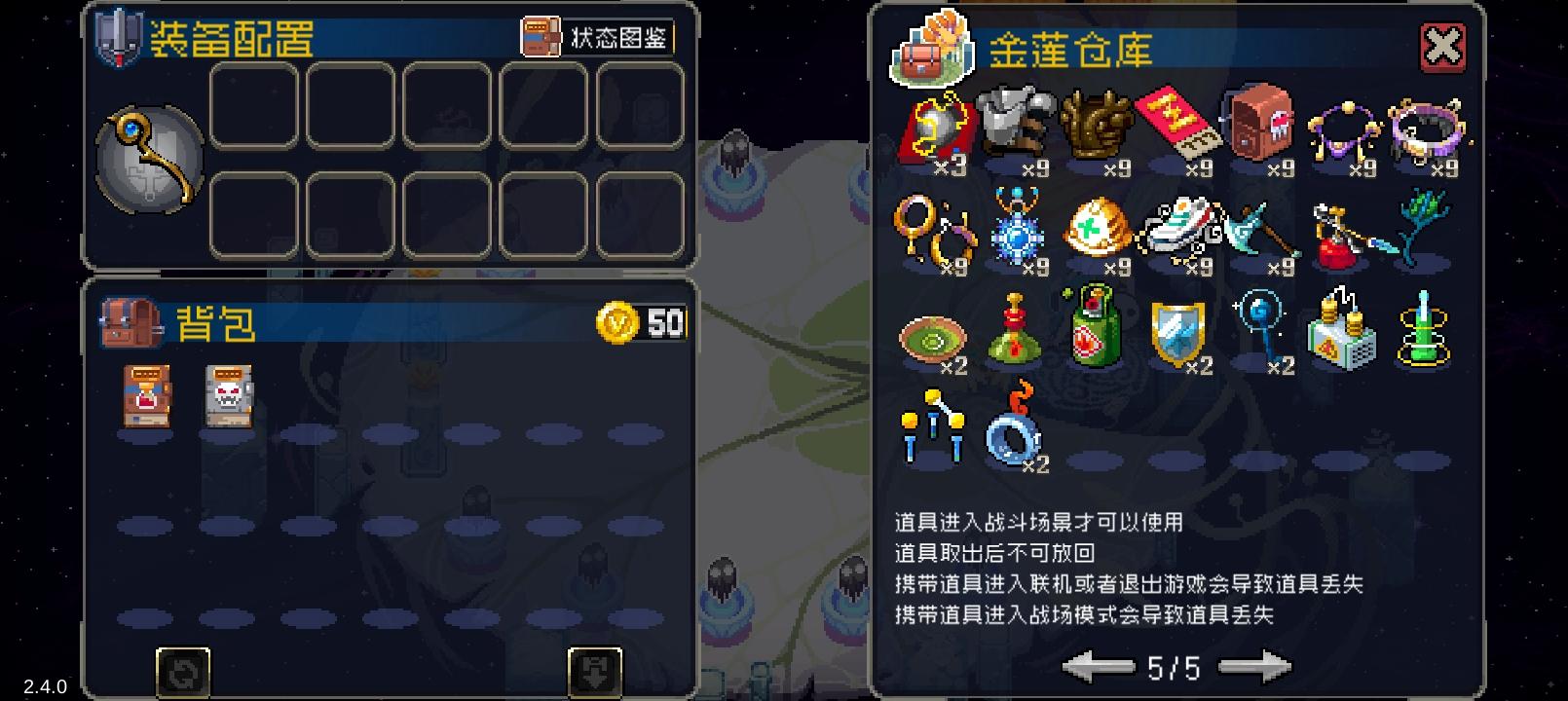Viewport: 1568px width, 701px height.
Task: Select the golden helmet with green cross
Action: click(x=1096, y=232)
